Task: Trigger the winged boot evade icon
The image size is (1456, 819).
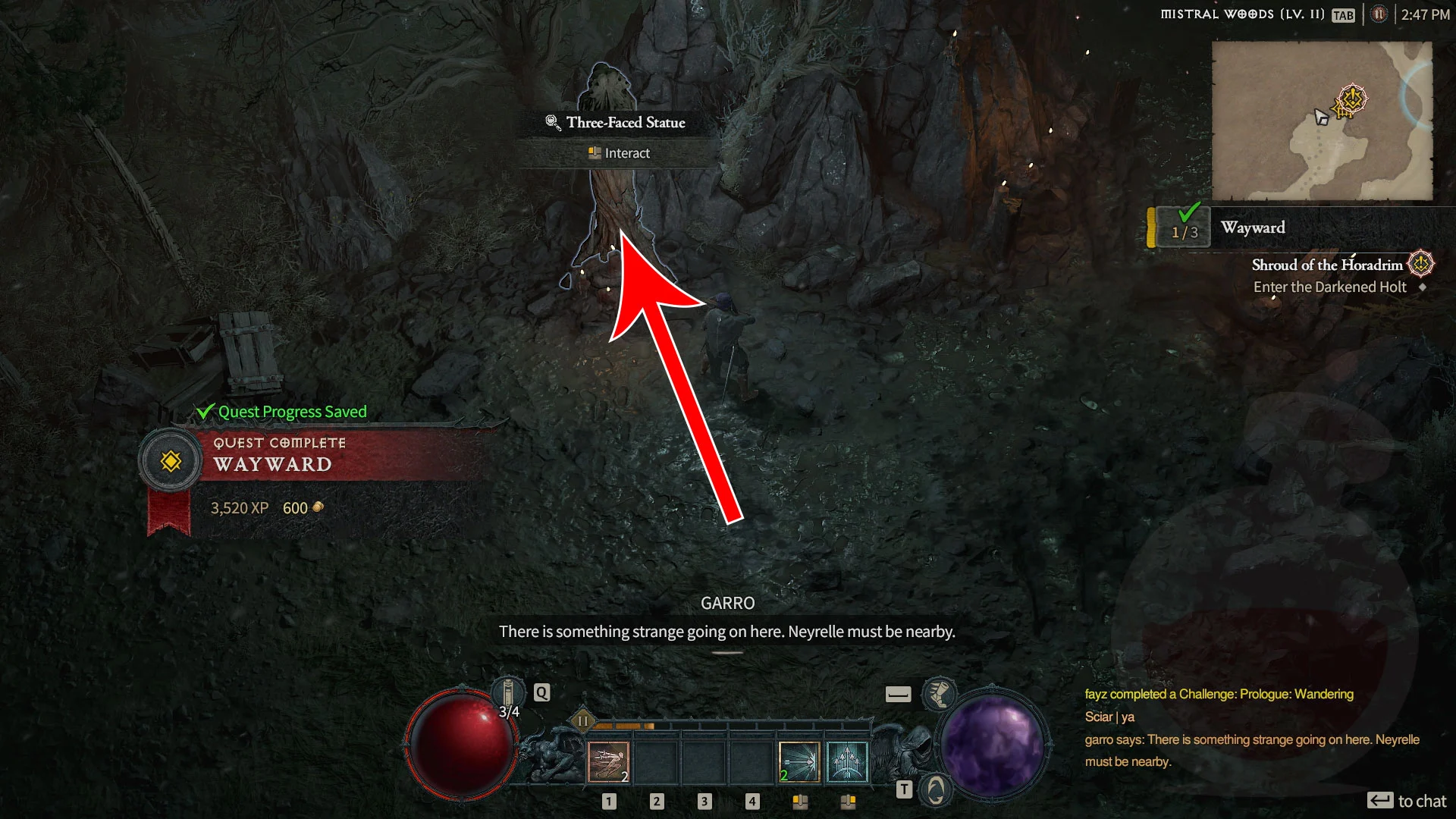Action: click(939, 694)
